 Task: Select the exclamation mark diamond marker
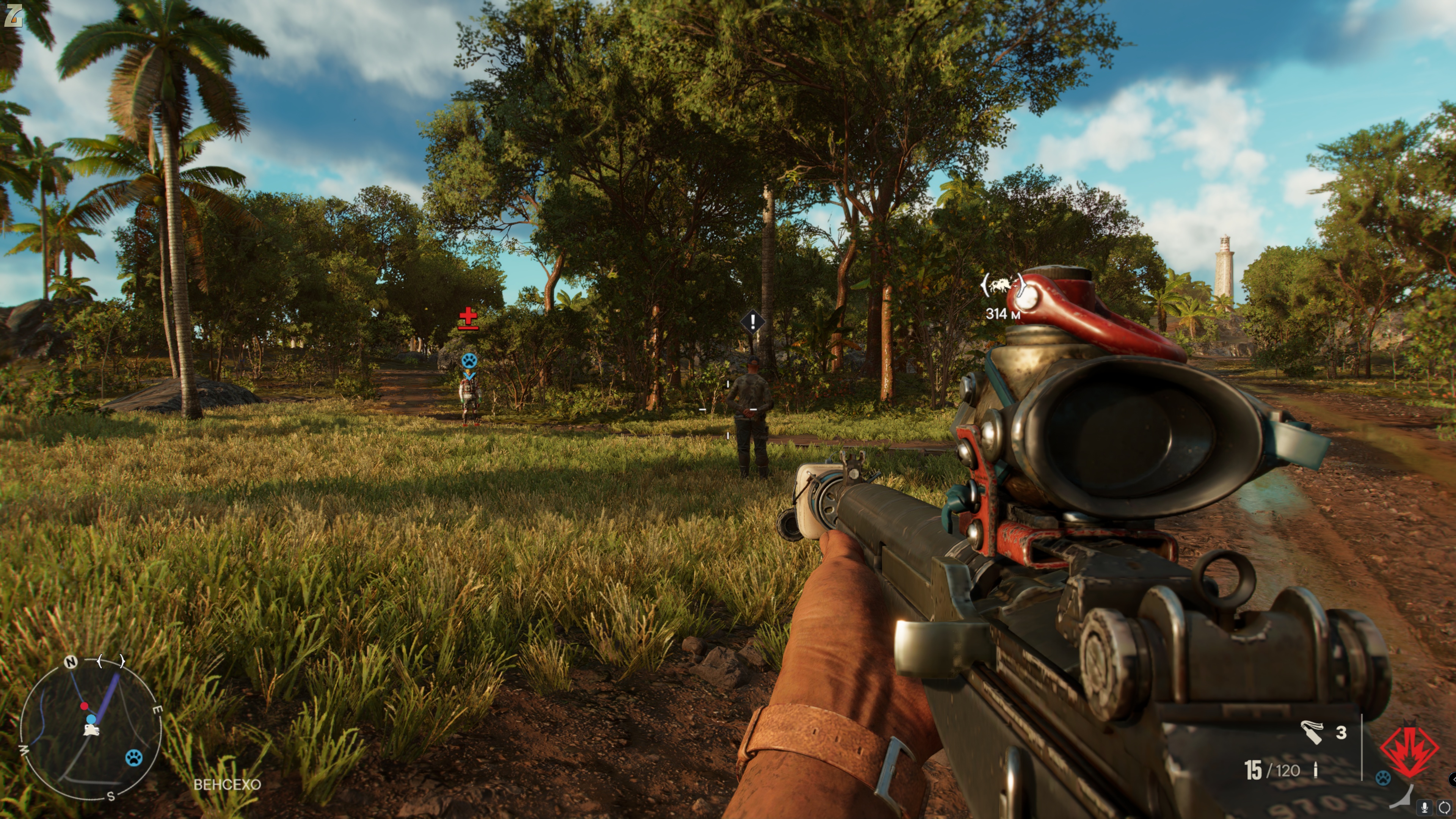752,322
